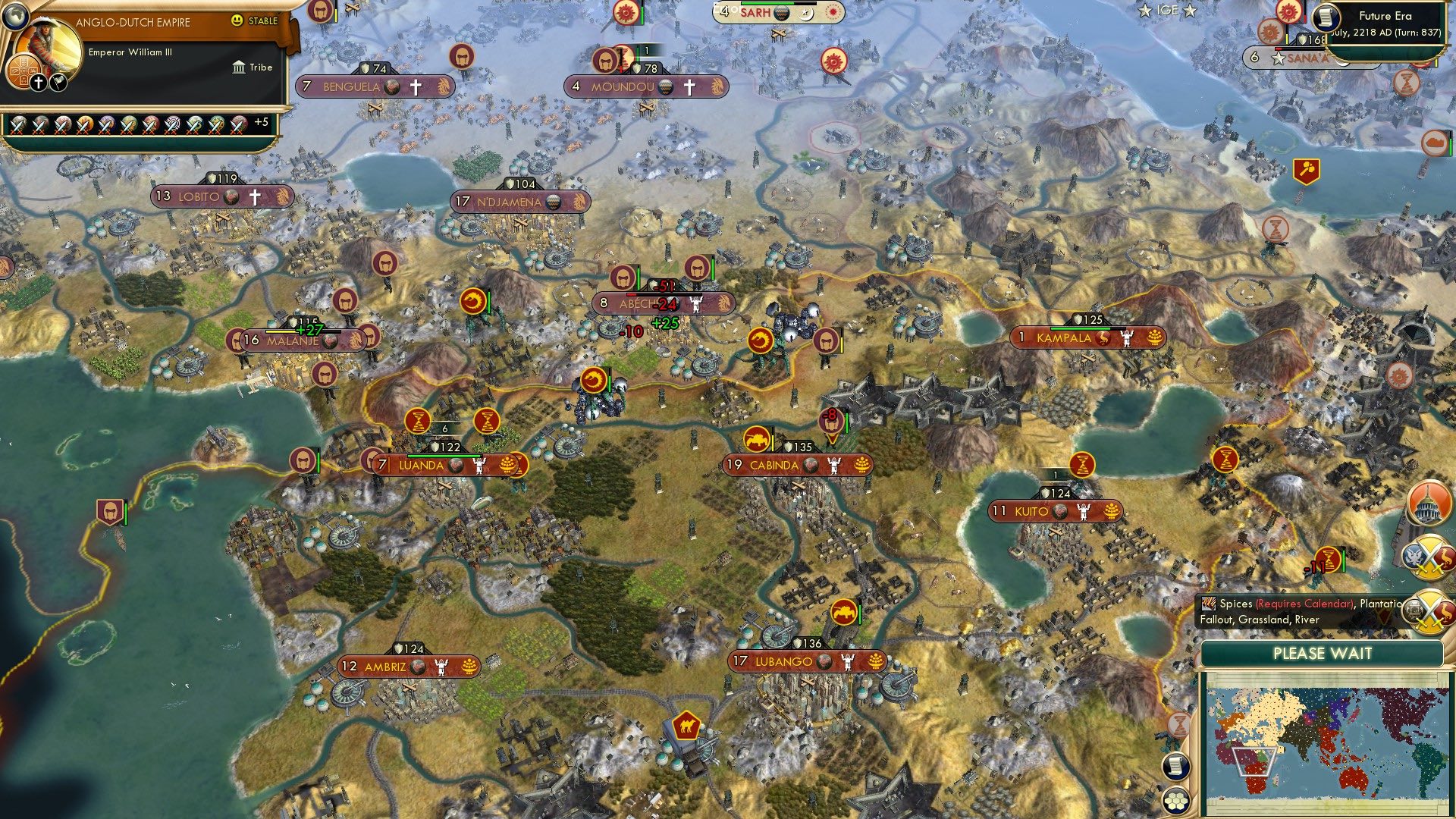Click the orange cloud notification icon
This screenshot has height=819, width=1456.
click(x=1436, y=142)
